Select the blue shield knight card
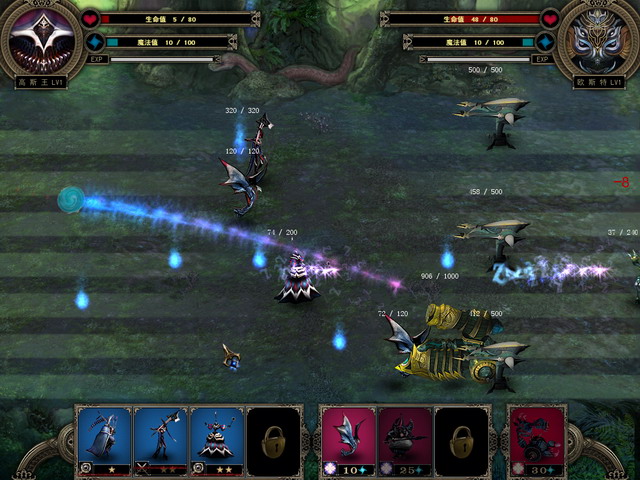The width and height of the screenshot is (640, 480). click(x=104, y=438)
